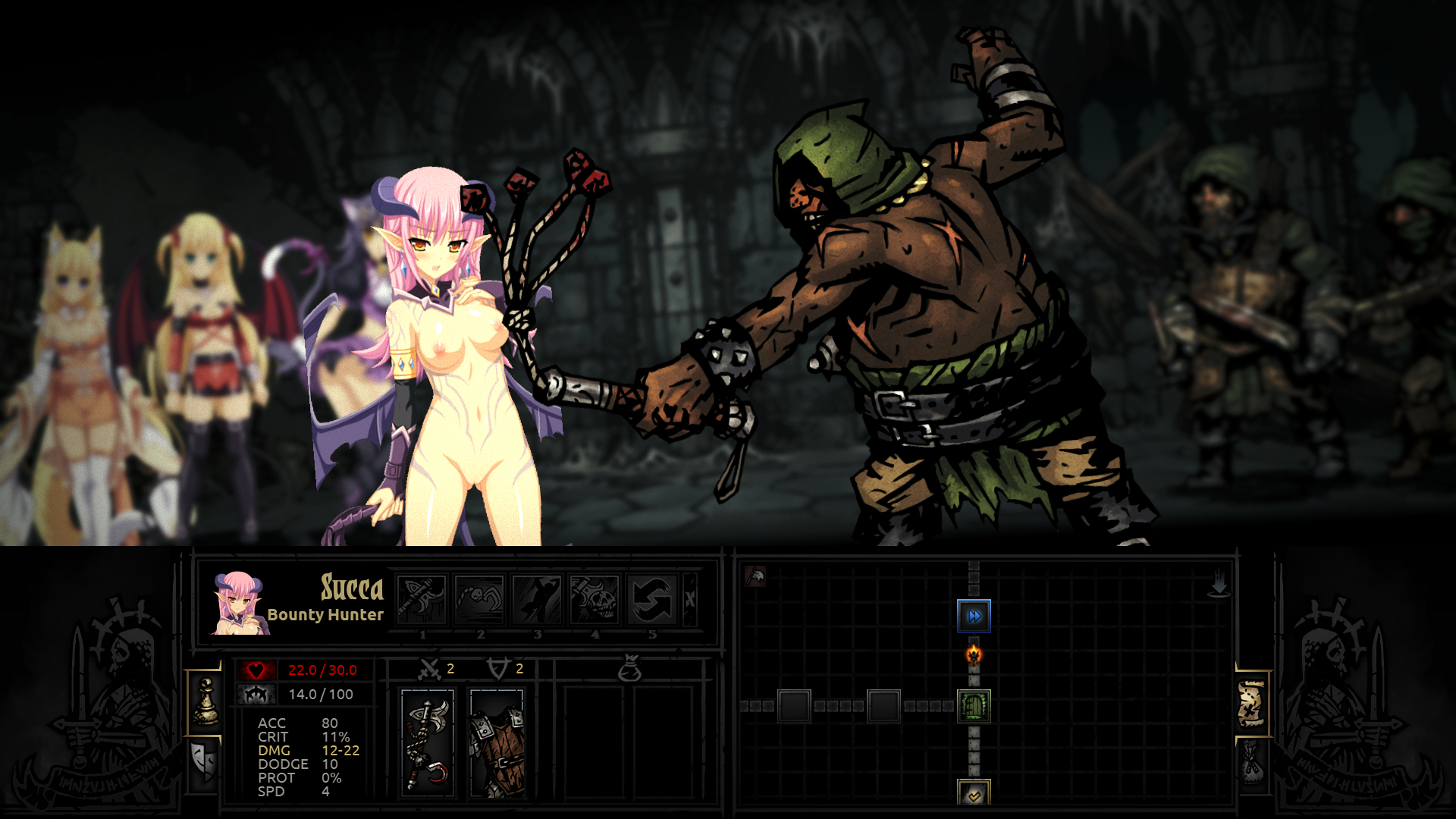Click the torch marker on the map
Screen dimensions: 1456x819
pyautogui.click(x=974, y=654)
